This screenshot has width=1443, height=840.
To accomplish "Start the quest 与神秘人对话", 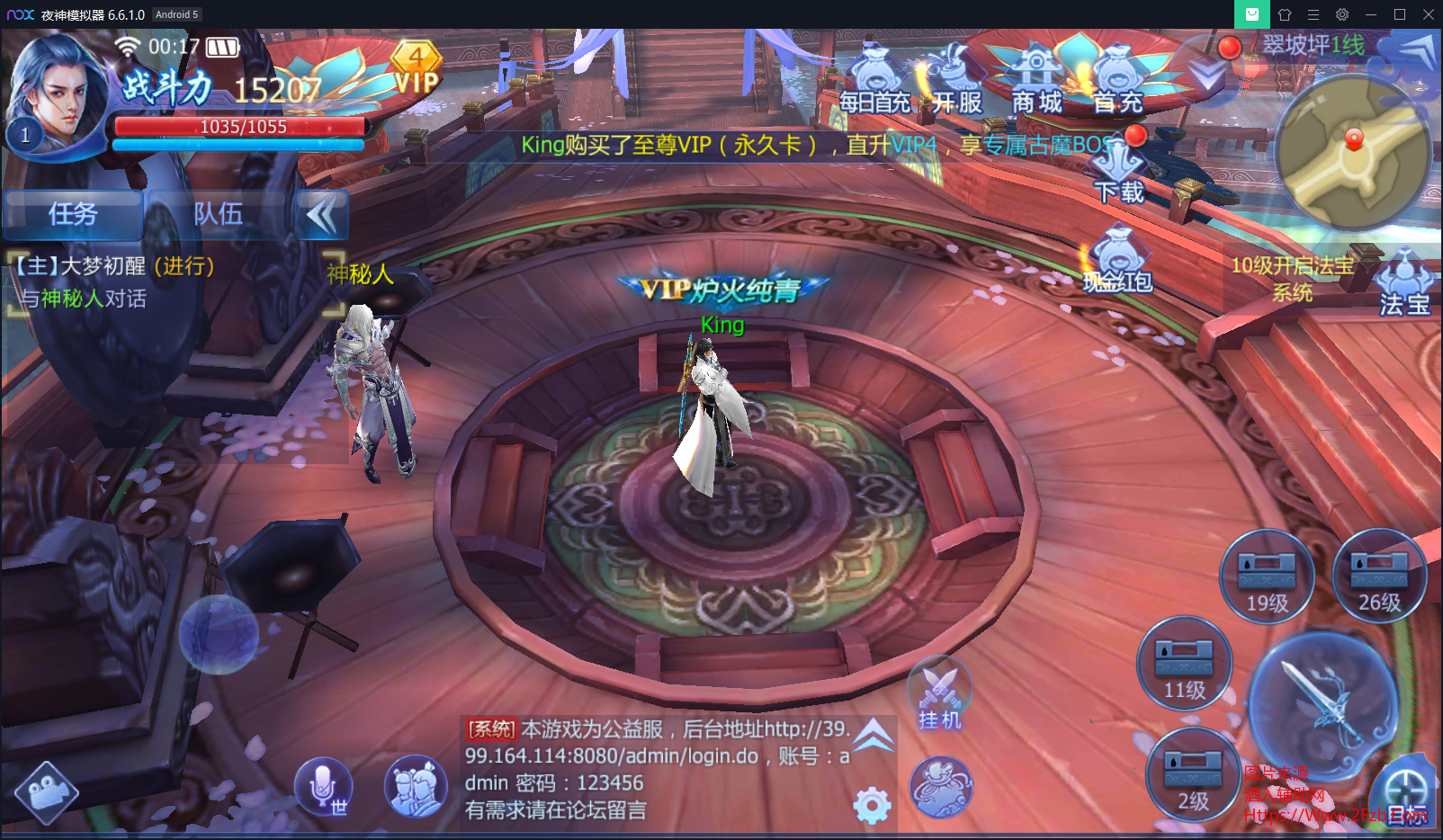I will point(81,298).
